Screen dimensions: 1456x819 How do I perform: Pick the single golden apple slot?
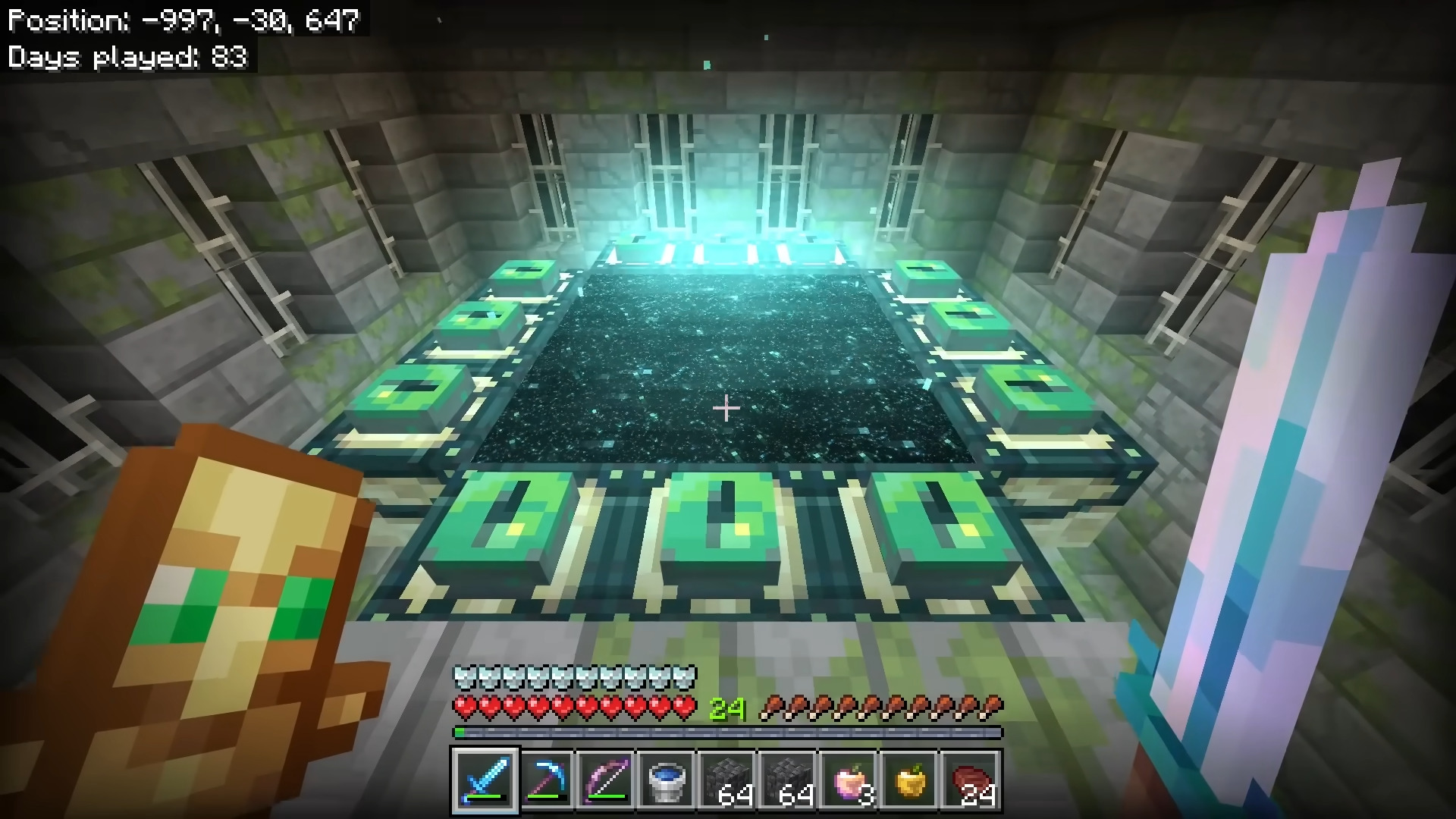tap(909, 780)
